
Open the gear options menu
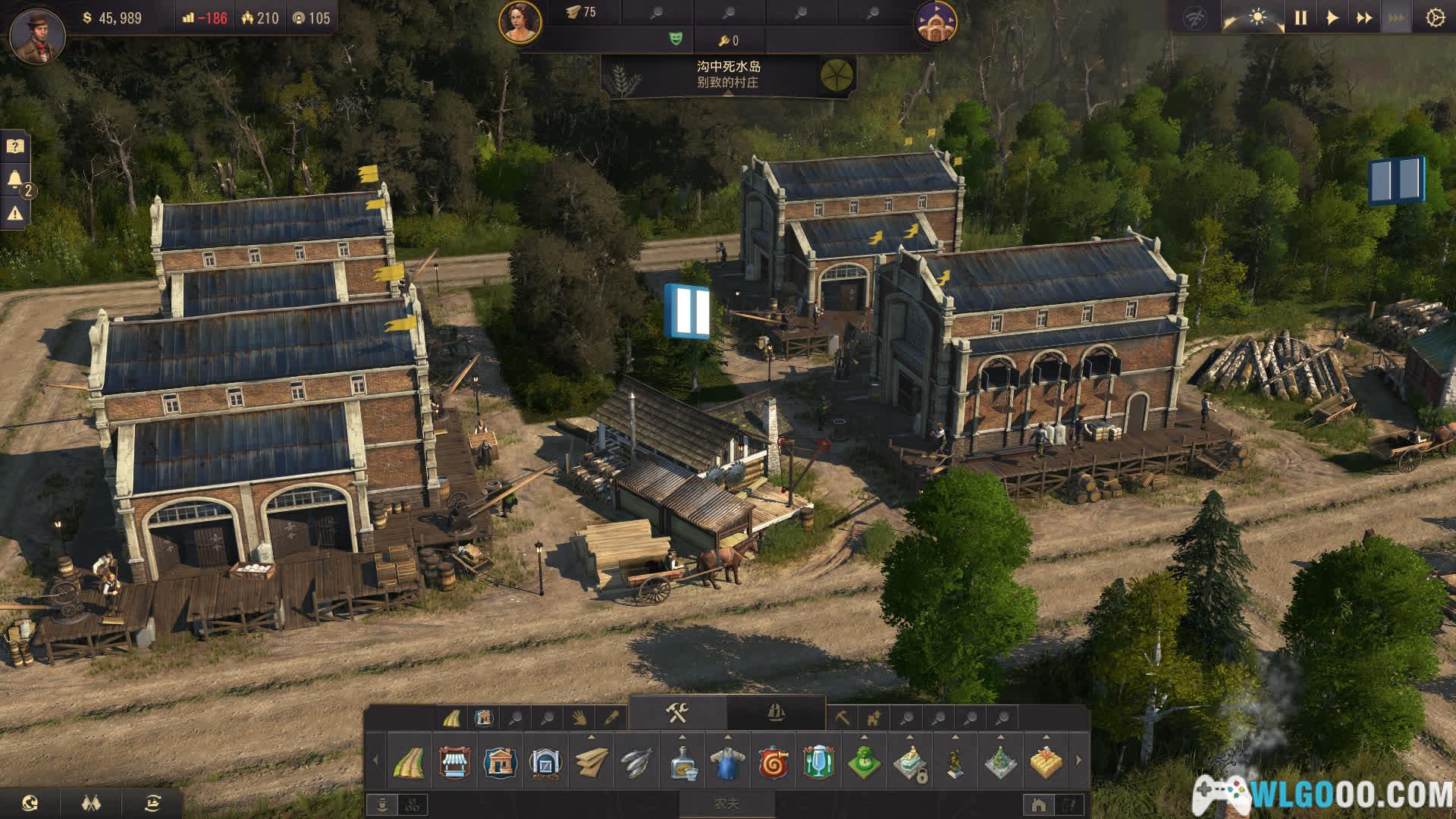point(1434,17)
